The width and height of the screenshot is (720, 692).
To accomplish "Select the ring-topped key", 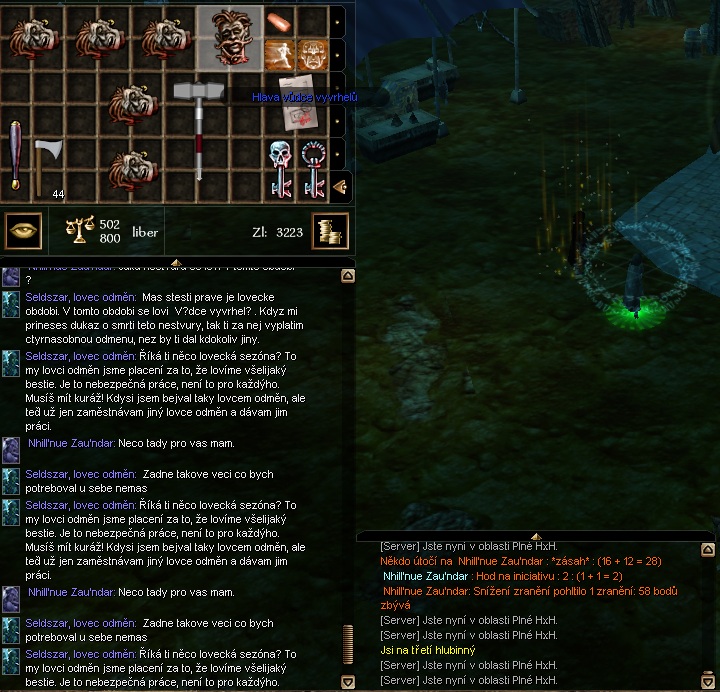I will pos(313,168).
